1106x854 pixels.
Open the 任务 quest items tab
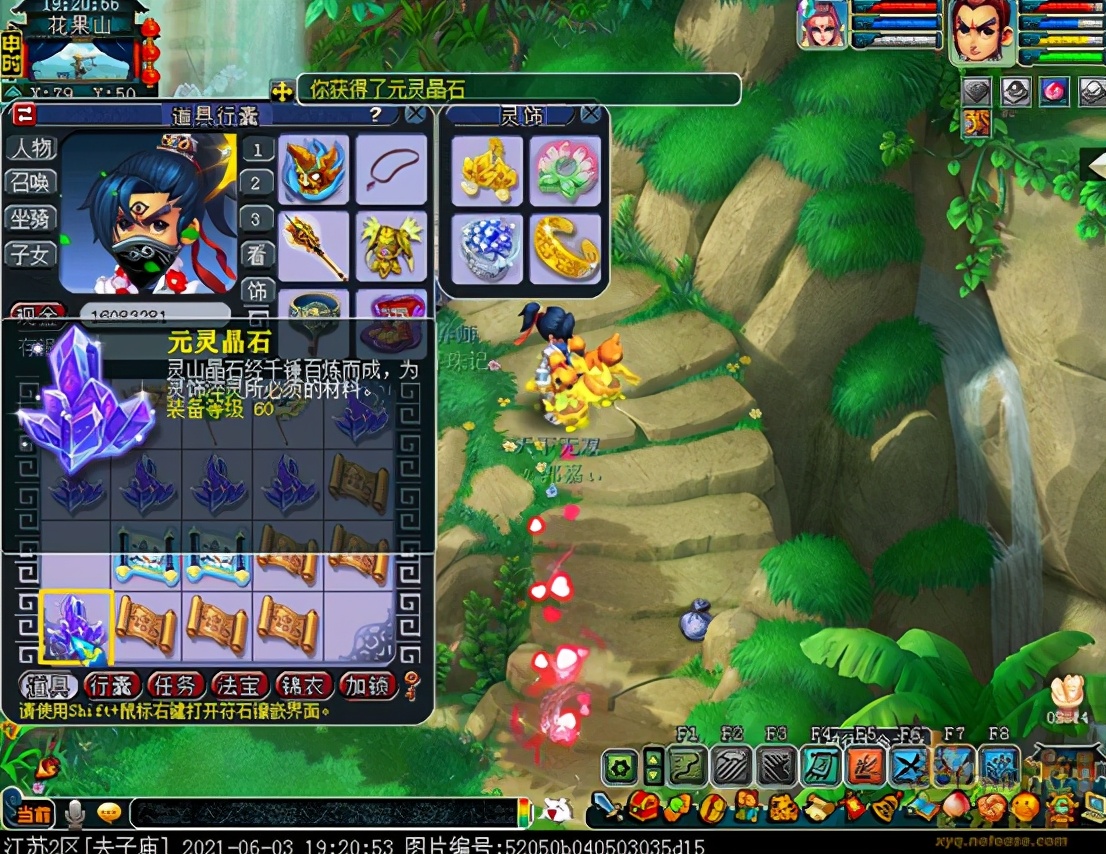tap(176, 685)
